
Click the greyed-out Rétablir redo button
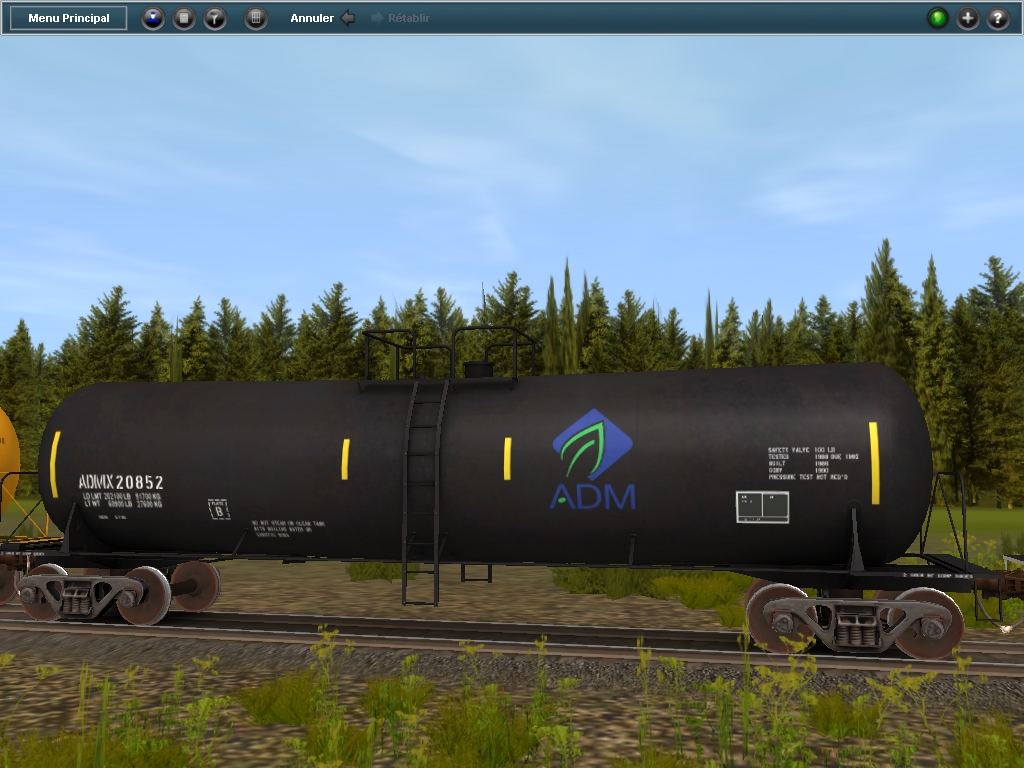pyautogui.click(x=401, y=18)
